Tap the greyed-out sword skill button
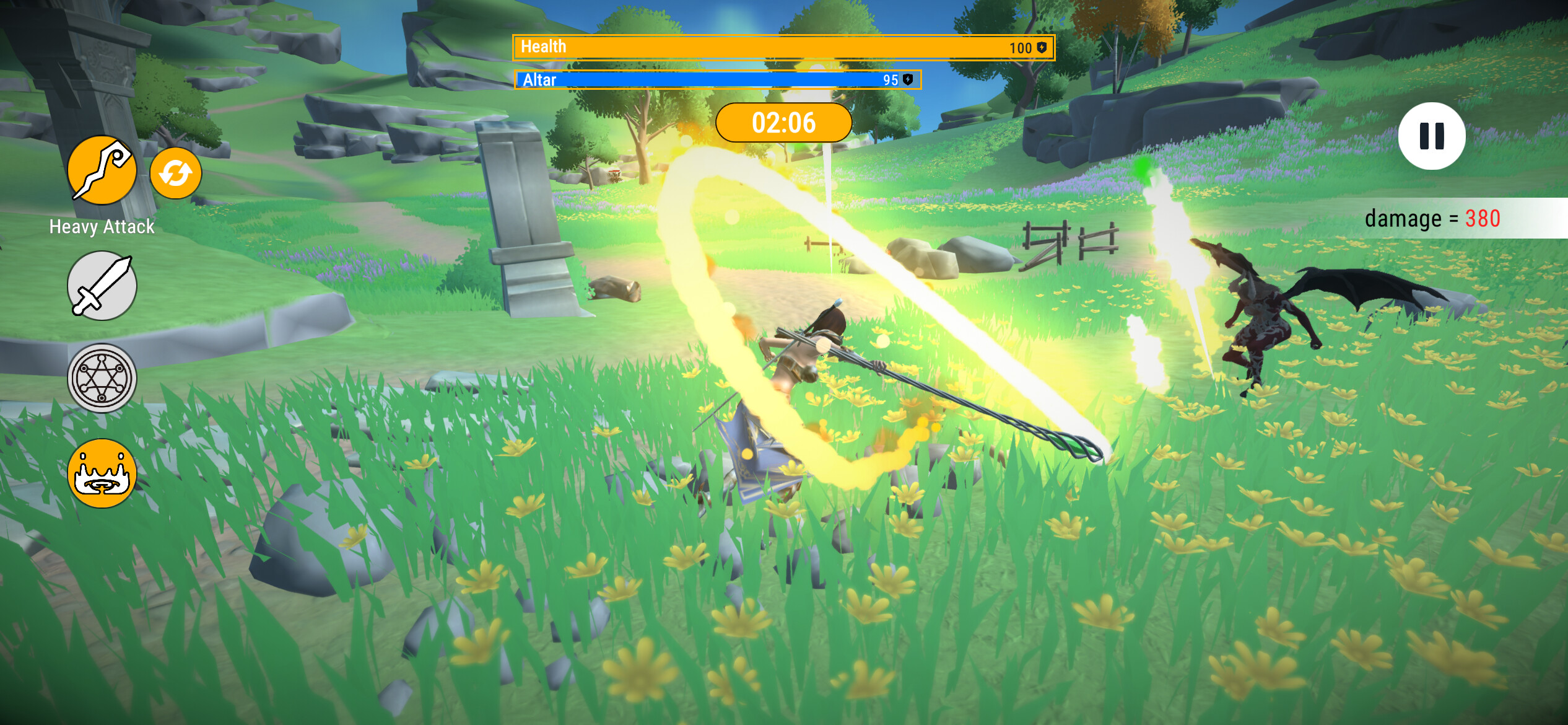The image size is (1568, 725). coord(101,286)
